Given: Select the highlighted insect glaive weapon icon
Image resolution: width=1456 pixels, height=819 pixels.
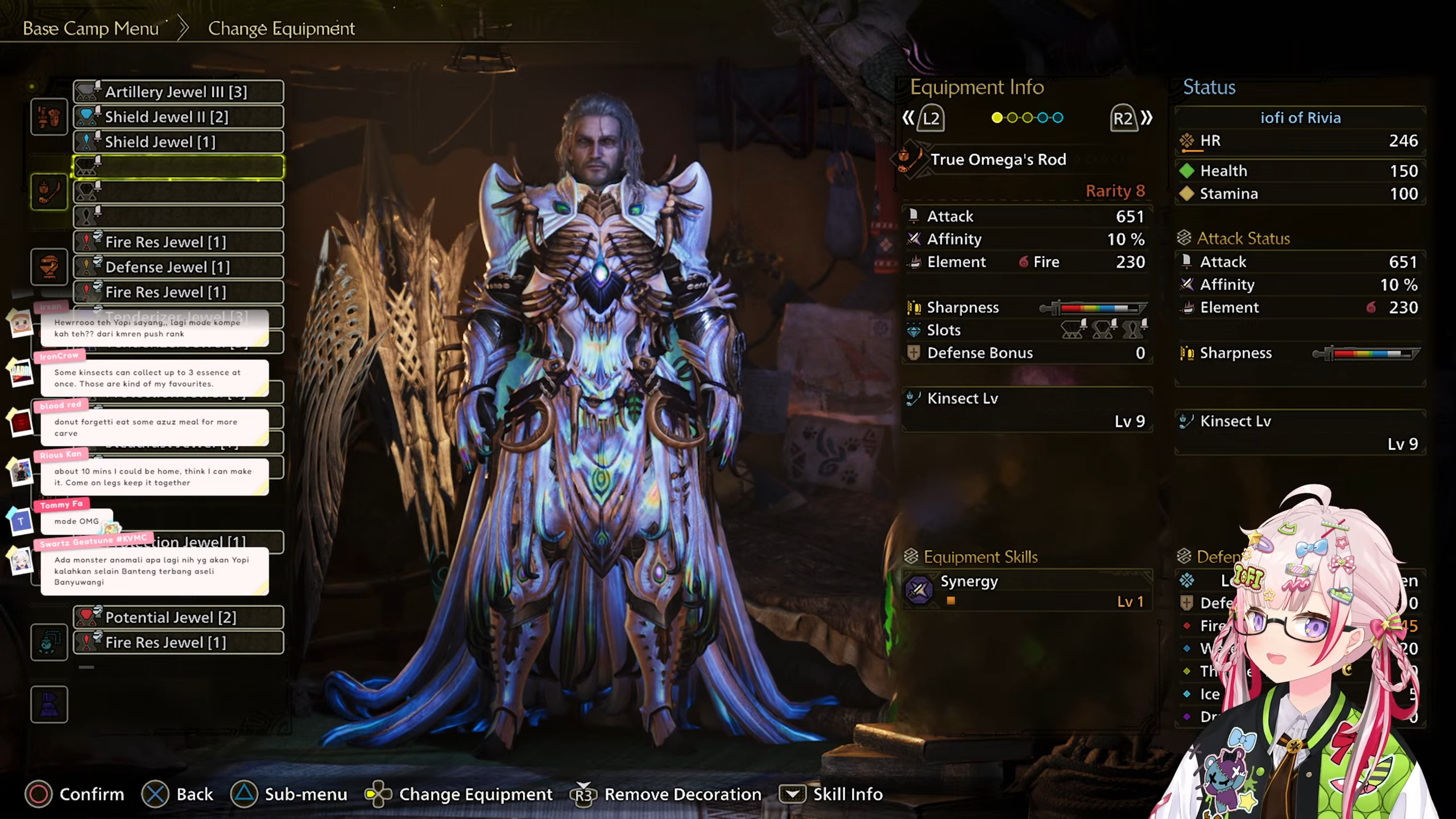Looking at the screenshot, I should [x=49, y=192].
